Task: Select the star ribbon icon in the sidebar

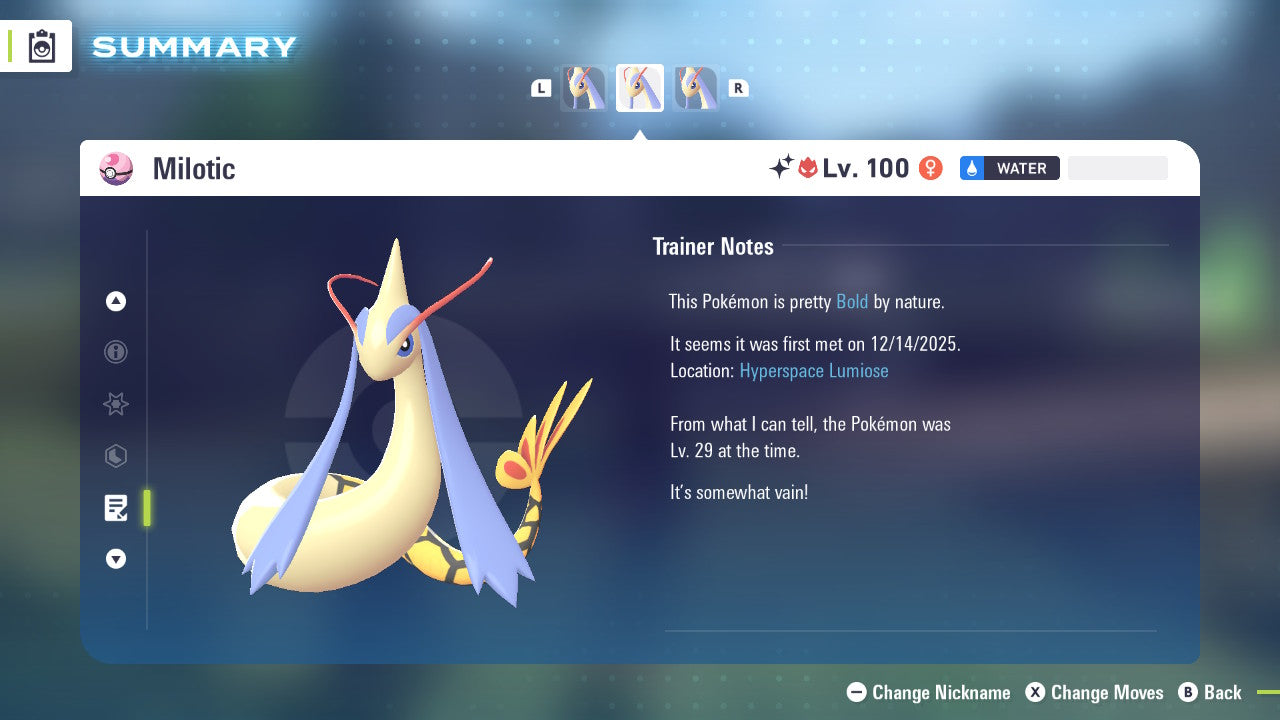Action: point(115,404)
